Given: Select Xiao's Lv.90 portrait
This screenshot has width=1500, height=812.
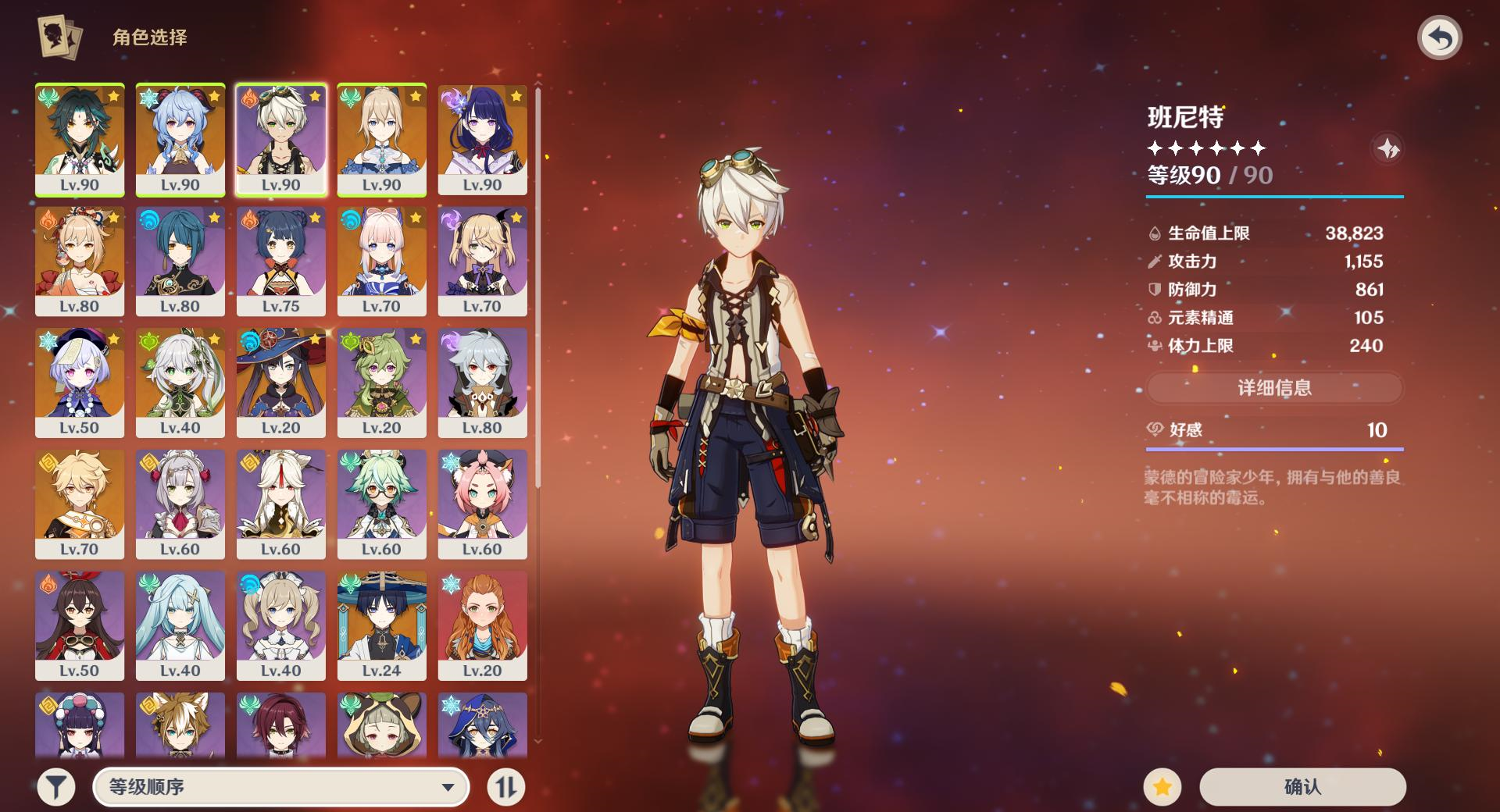Looking at the screenshot, I should (x=80, y=139).
